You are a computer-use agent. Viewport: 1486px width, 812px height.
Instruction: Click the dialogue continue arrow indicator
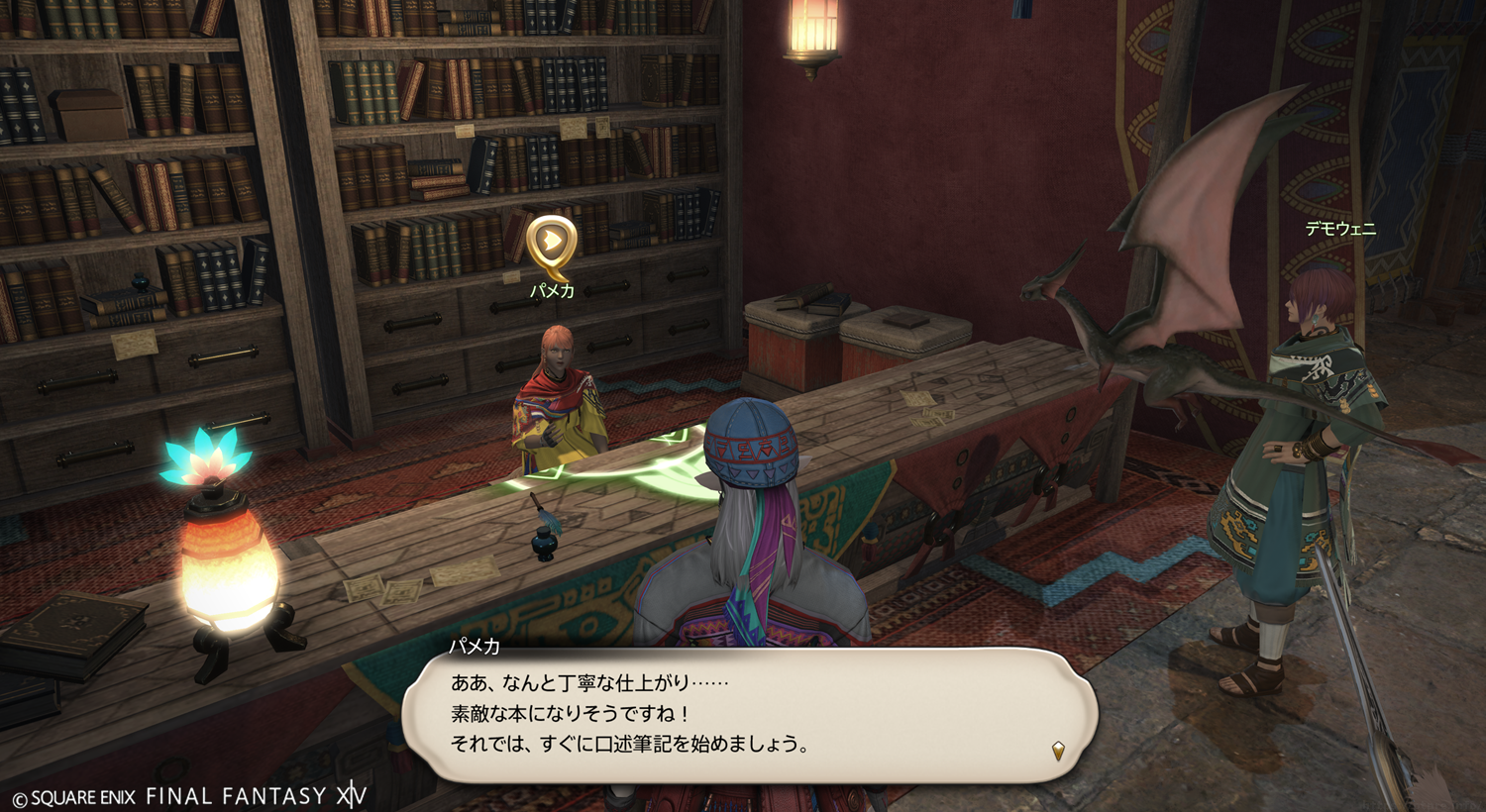(1058, 751)
